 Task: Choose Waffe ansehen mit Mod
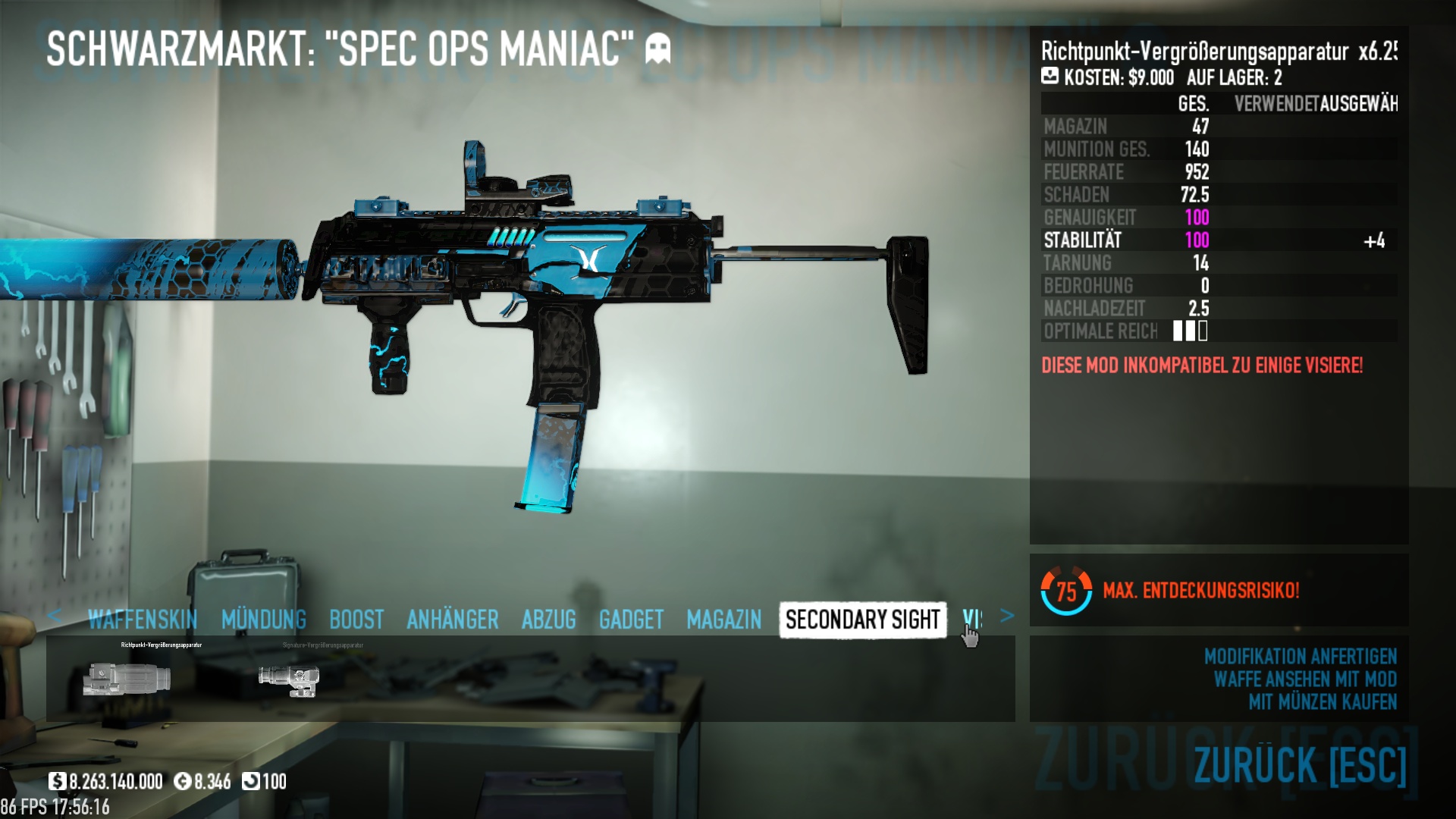point(1304,679)
